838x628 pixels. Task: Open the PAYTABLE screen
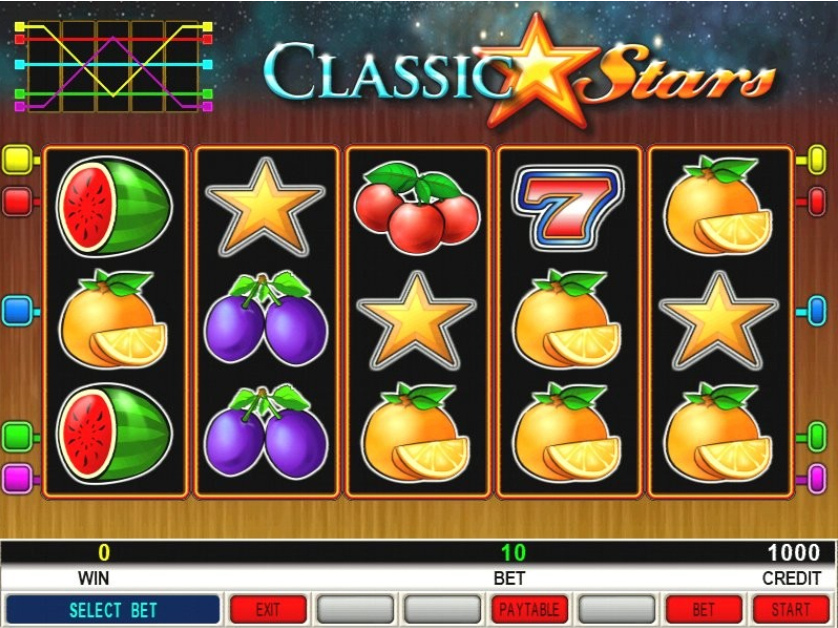[x=530, y=609]
